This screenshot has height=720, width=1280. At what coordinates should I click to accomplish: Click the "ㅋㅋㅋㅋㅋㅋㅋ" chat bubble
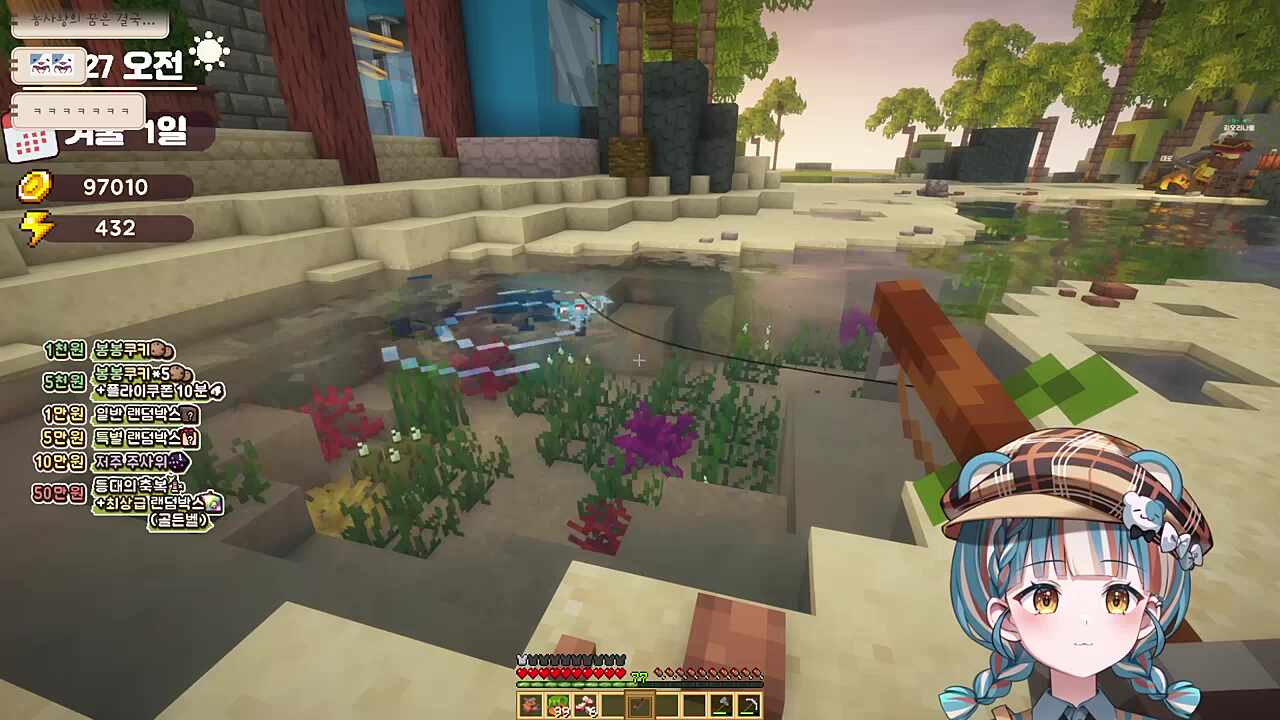click(78, 110)
